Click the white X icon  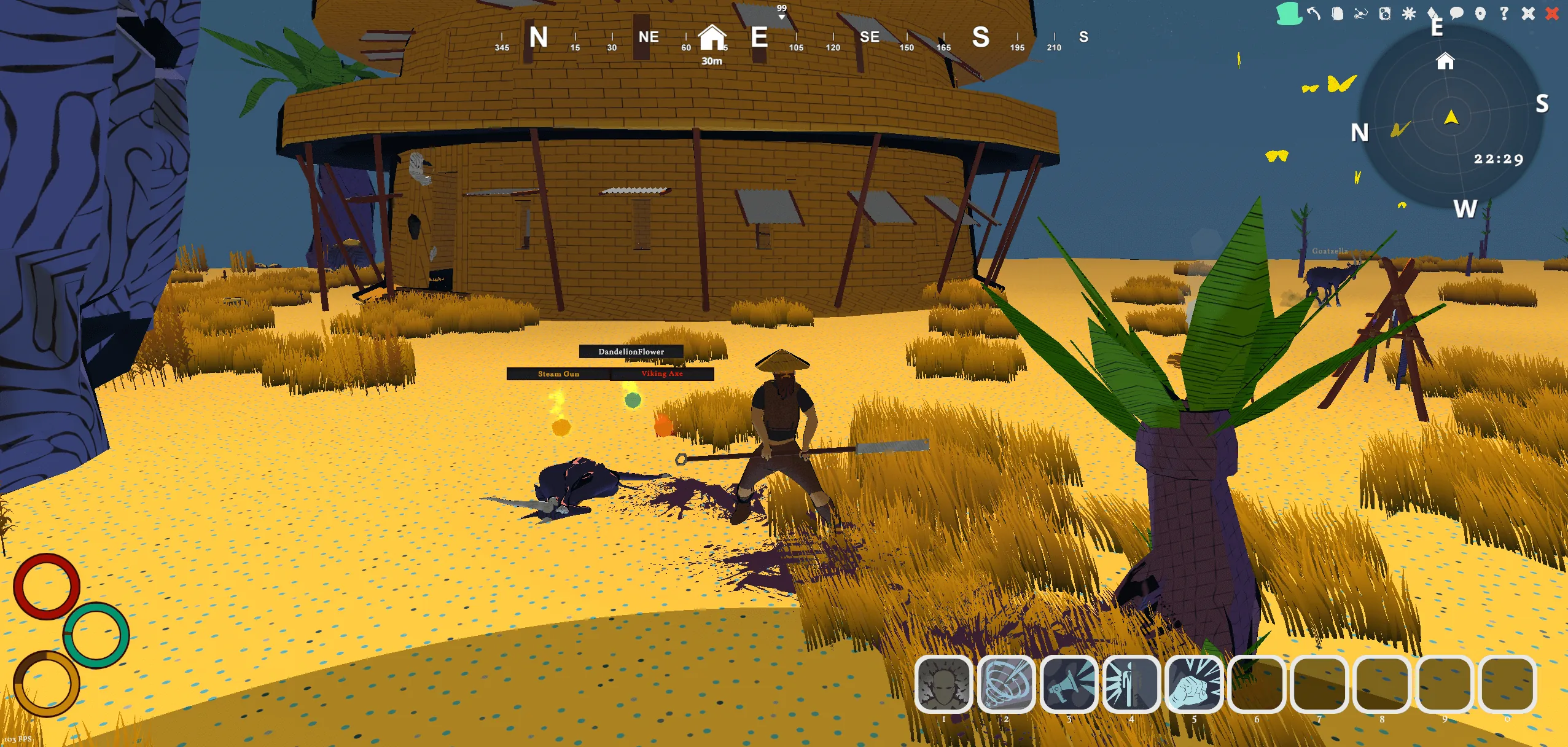pos(1528,14)
